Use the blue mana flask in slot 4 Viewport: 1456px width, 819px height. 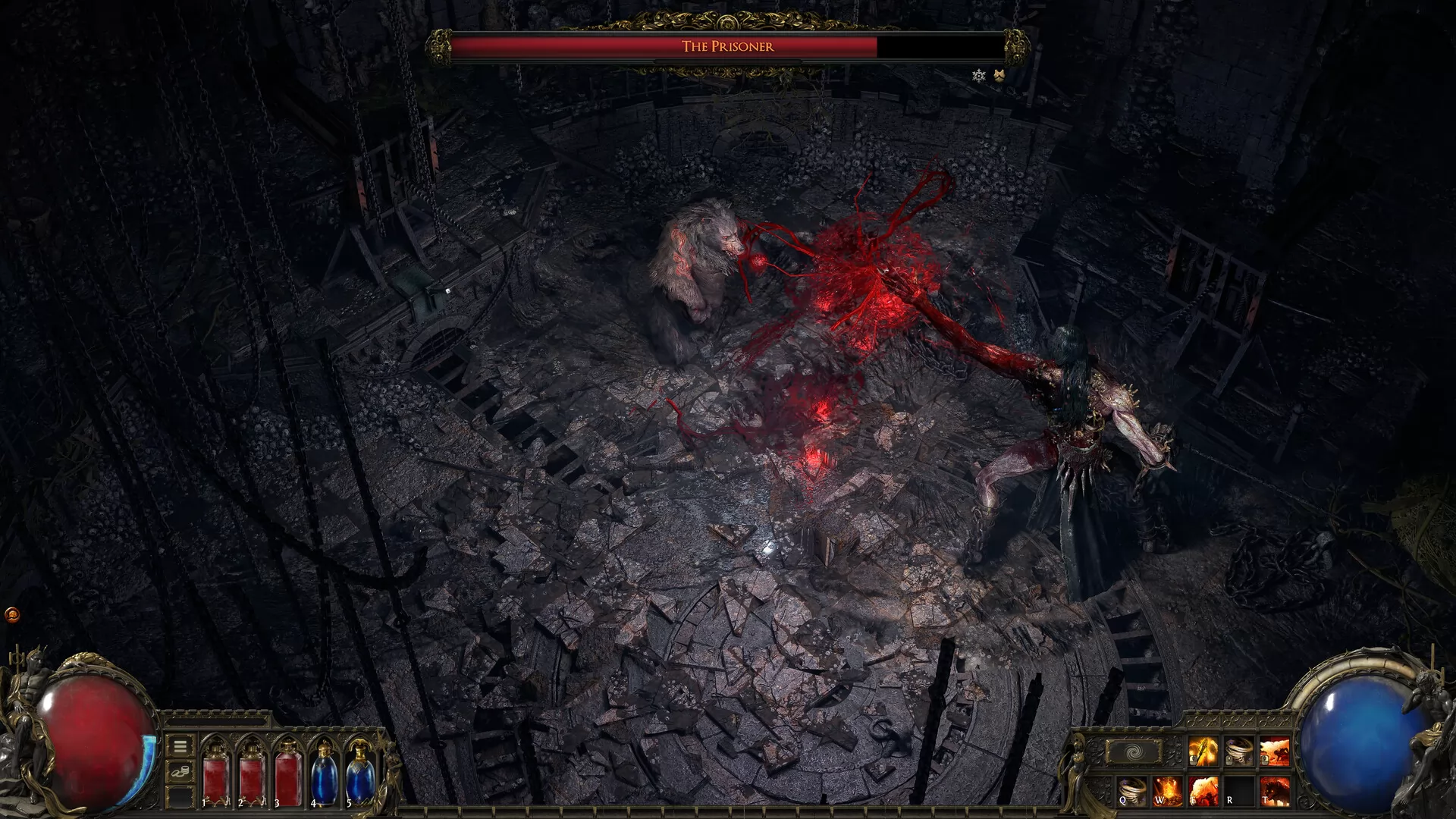point(324,773)
